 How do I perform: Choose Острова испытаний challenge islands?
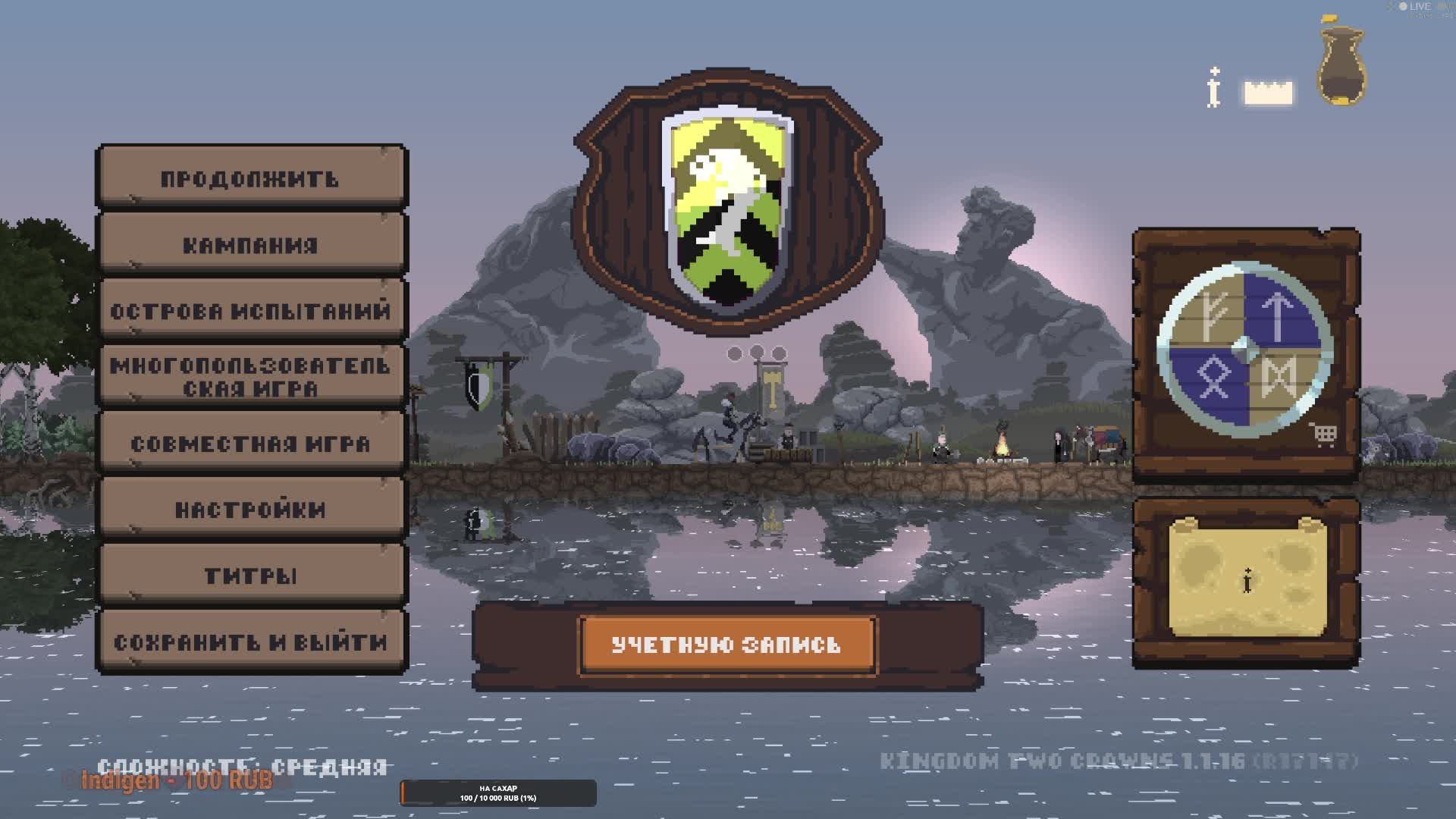click(x=251, y=311)
